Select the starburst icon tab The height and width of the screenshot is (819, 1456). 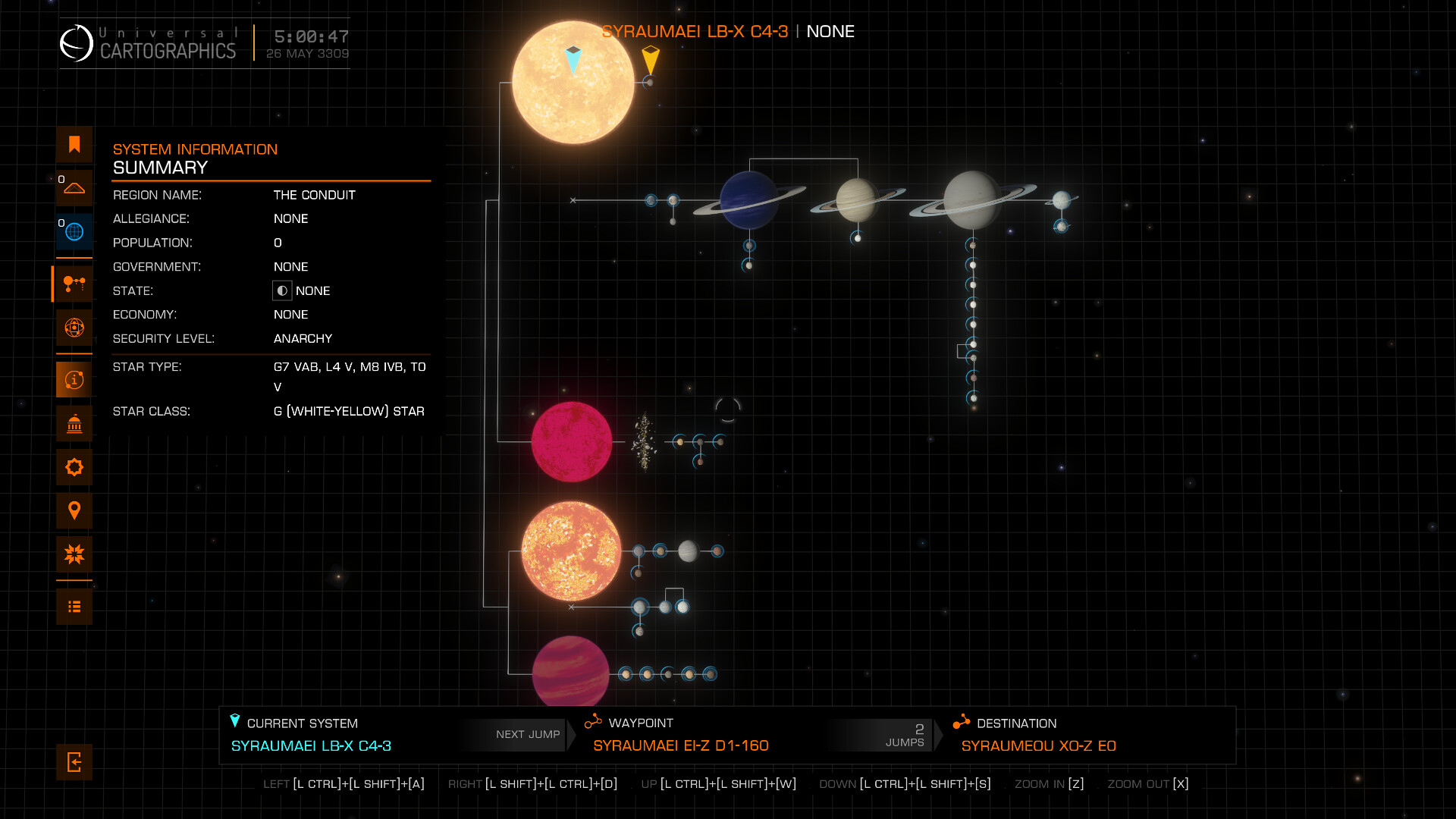coord(74,554)
